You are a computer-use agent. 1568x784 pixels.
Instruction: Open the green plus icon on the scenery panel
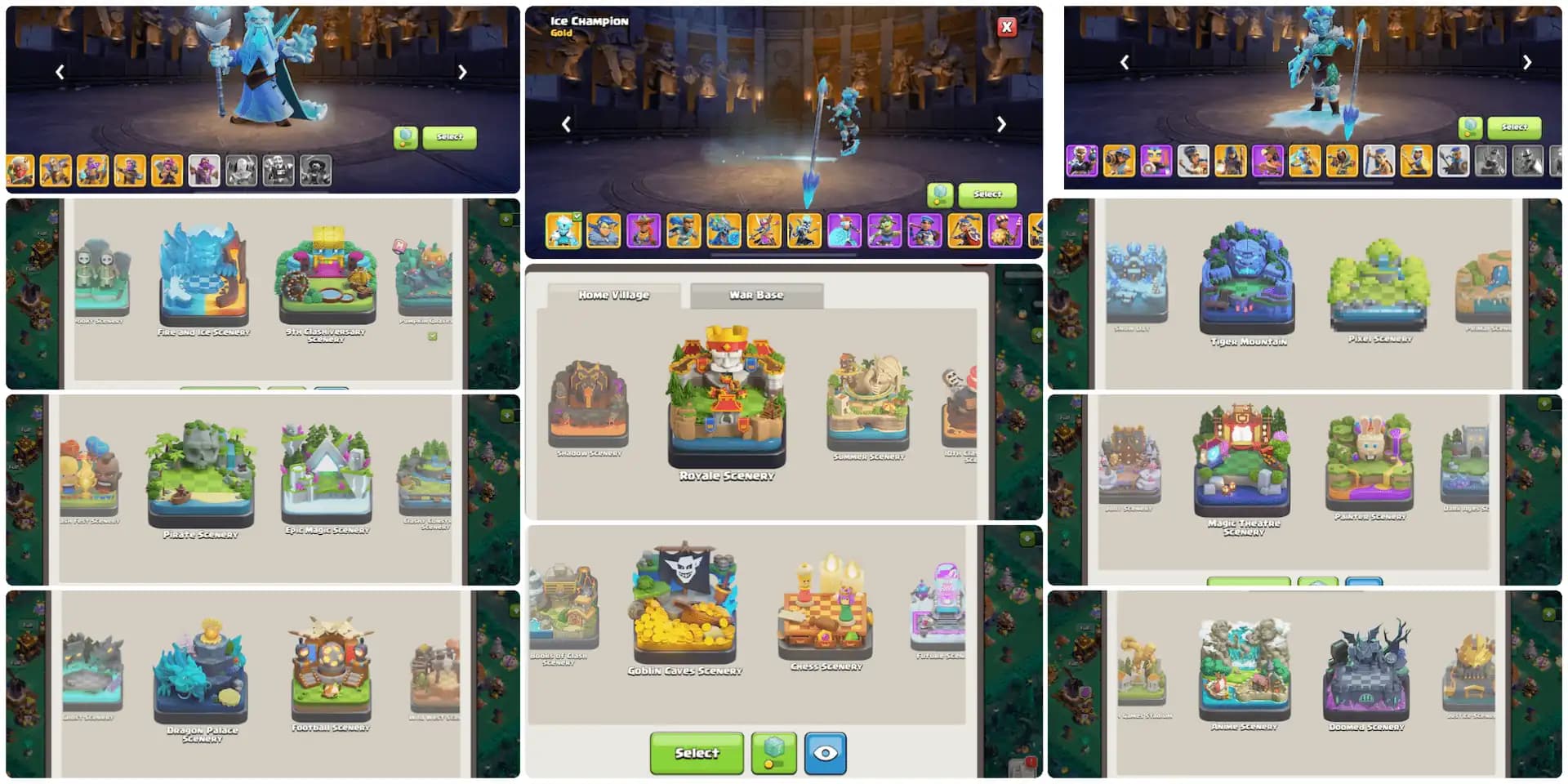506,220
